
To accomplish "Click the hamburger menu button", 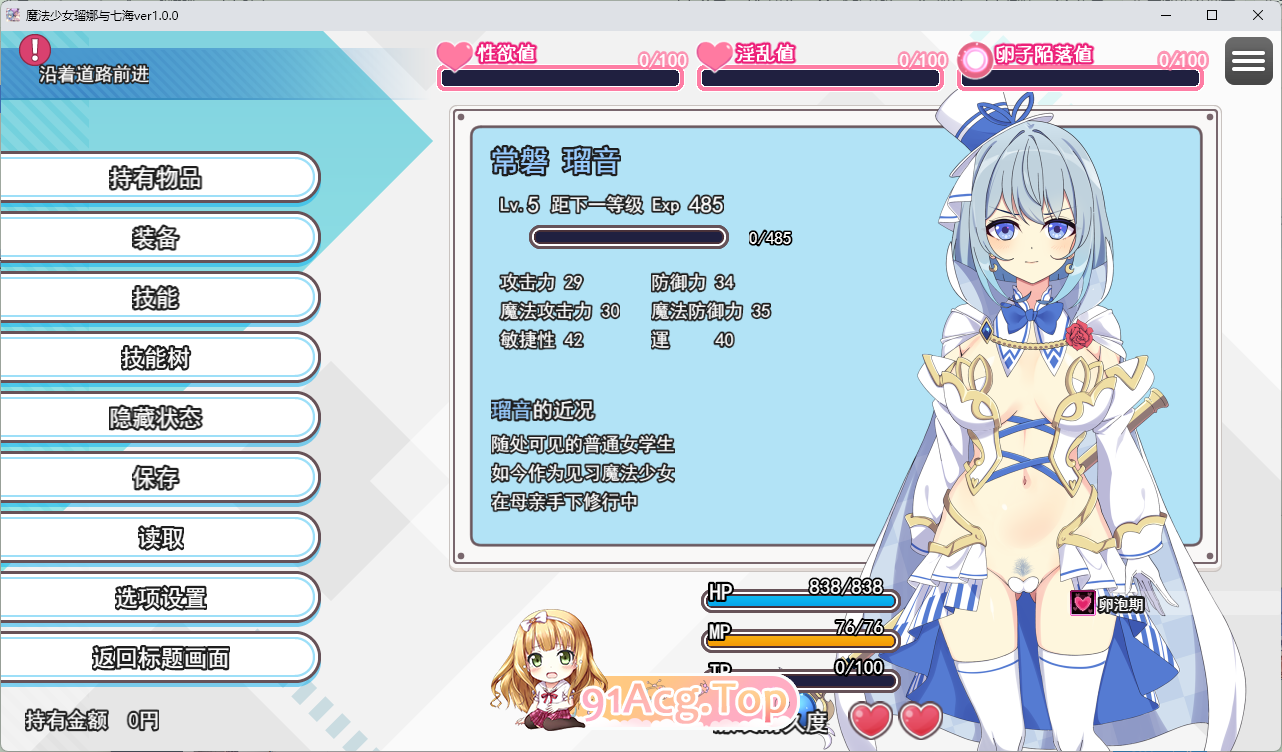I will (1248, 61).
